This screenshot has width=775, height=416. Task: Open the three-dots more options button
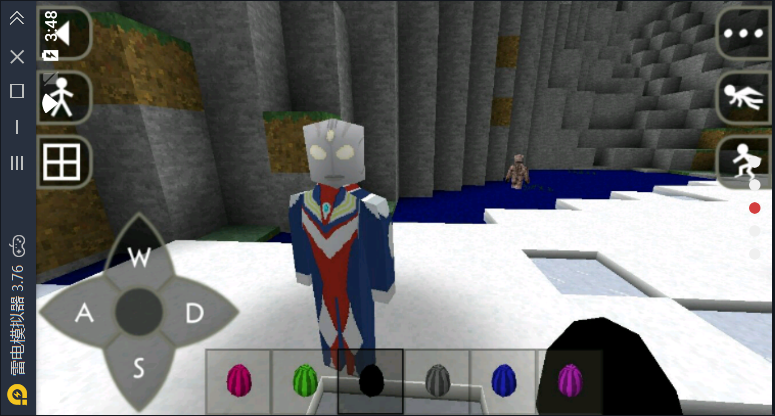(743, 33)
